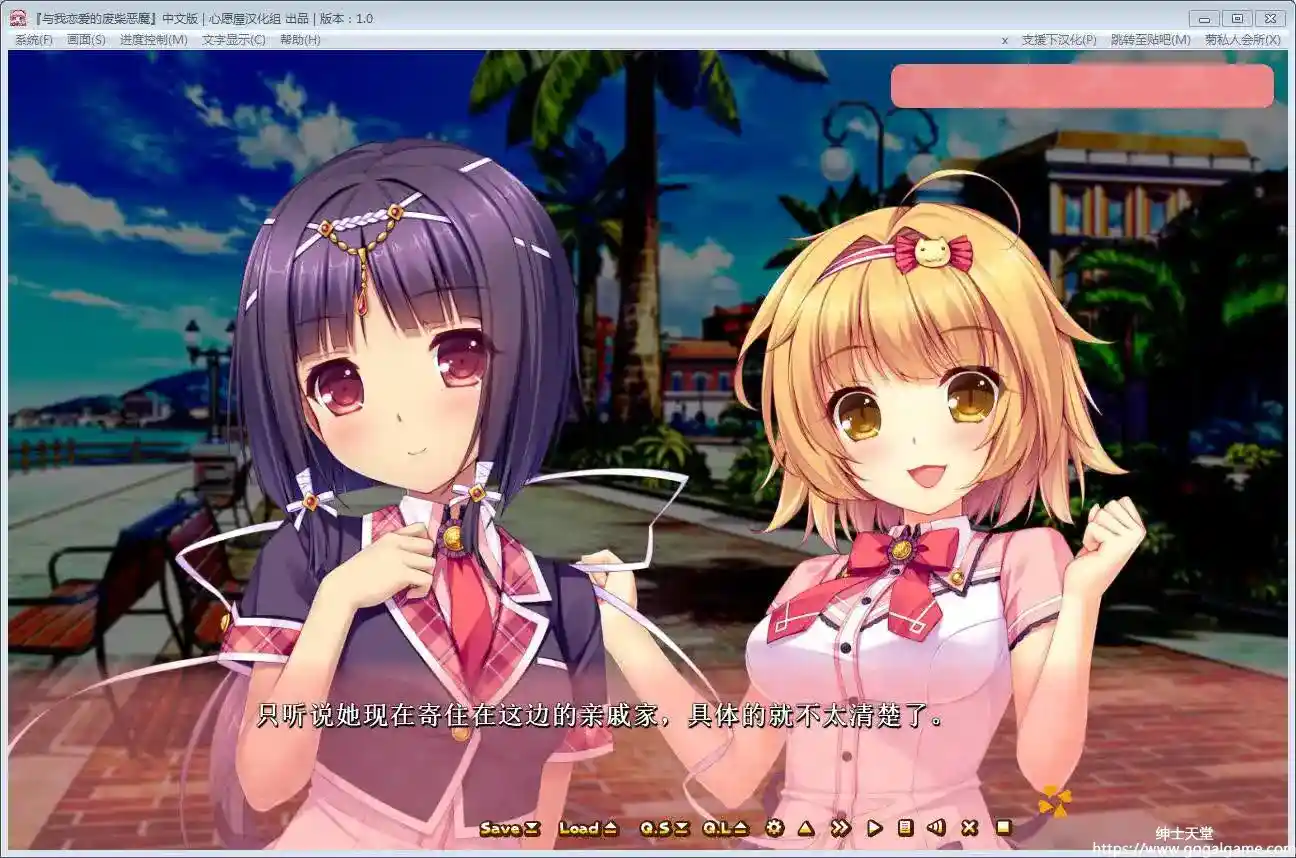Open the Save menu
1296x858 pixels.
click(x=509, y=828)
